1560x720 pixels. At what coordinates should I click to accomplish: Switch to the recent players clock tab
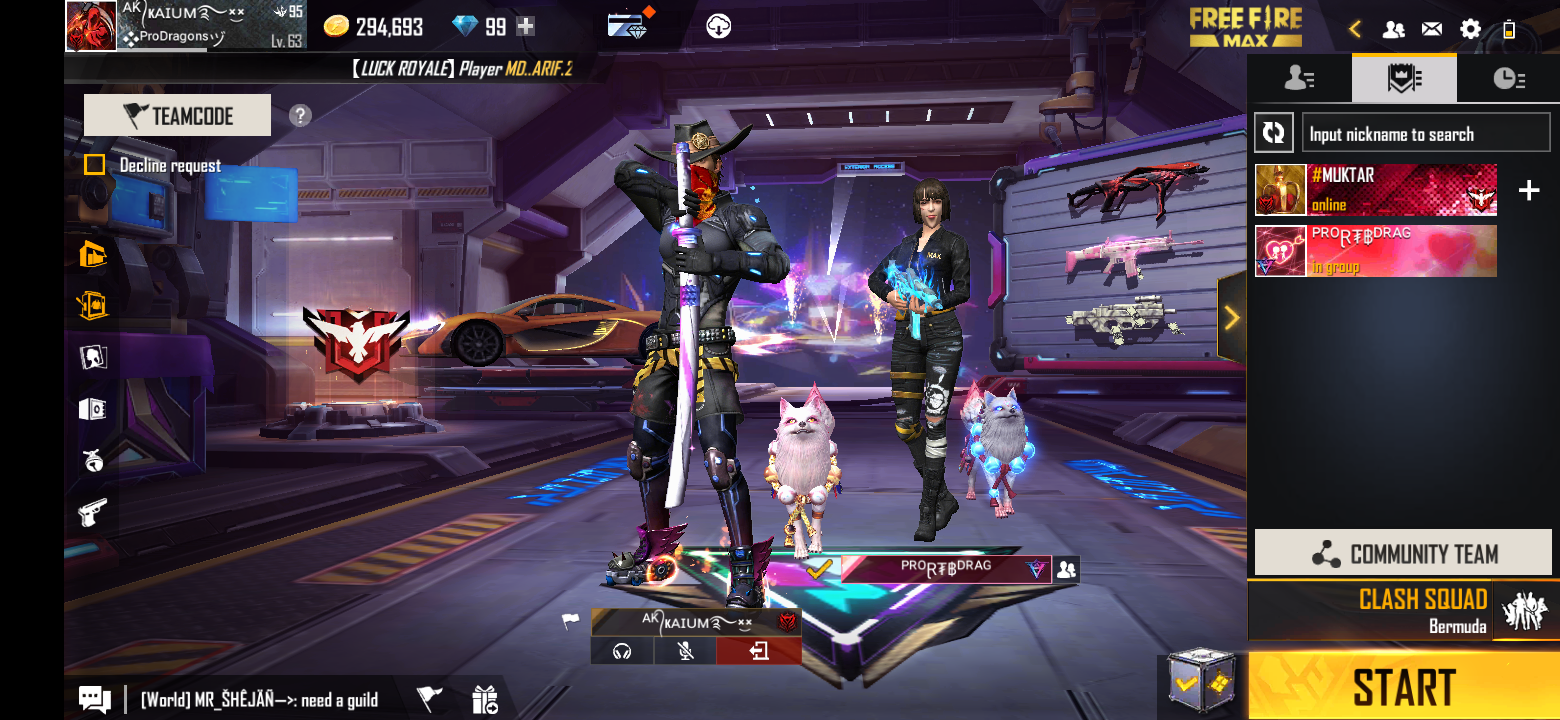tap(1508, 79)
